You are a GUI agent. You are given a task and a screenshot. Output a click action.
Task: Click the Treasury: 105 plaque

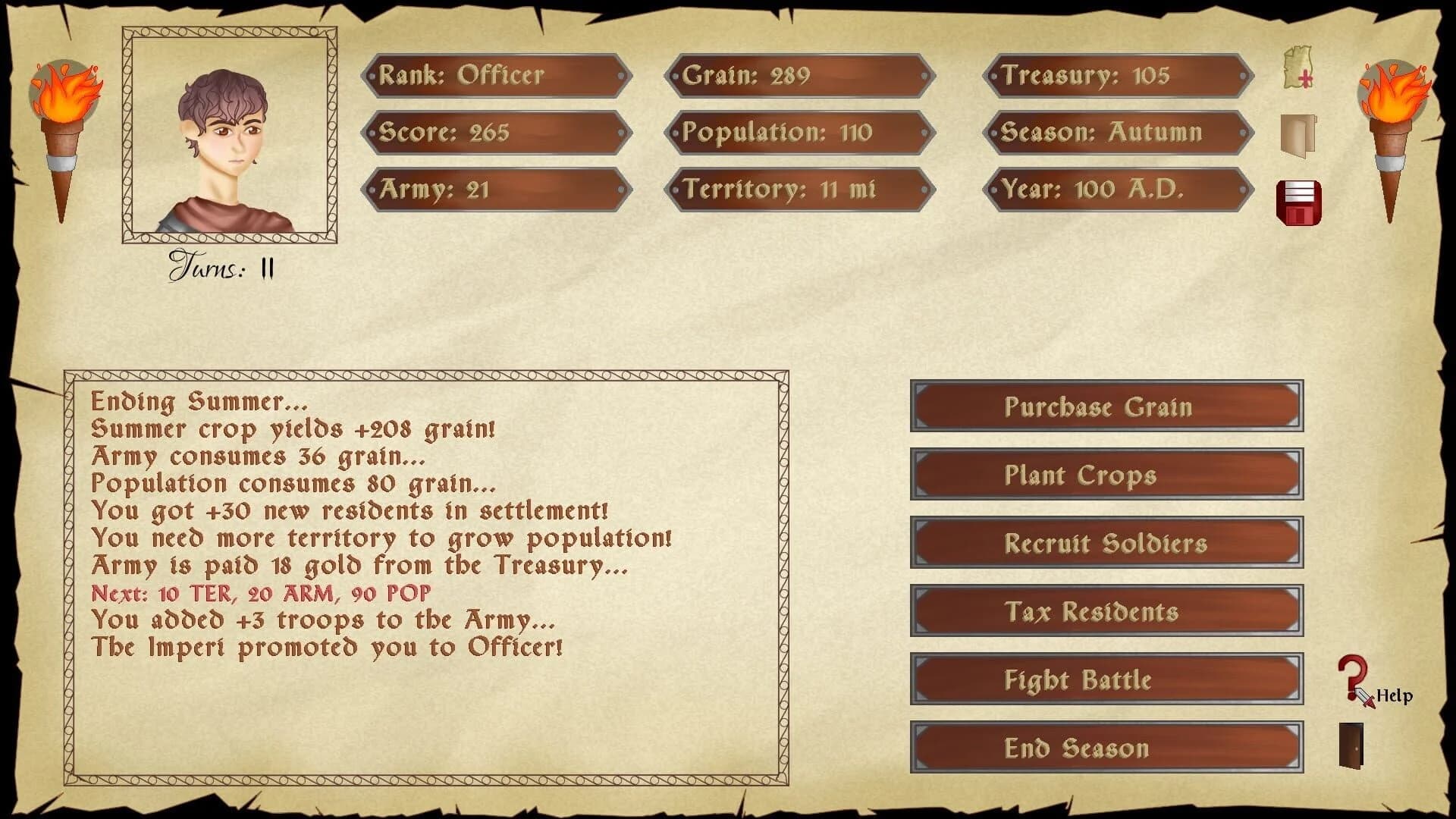click(1120, 76)
